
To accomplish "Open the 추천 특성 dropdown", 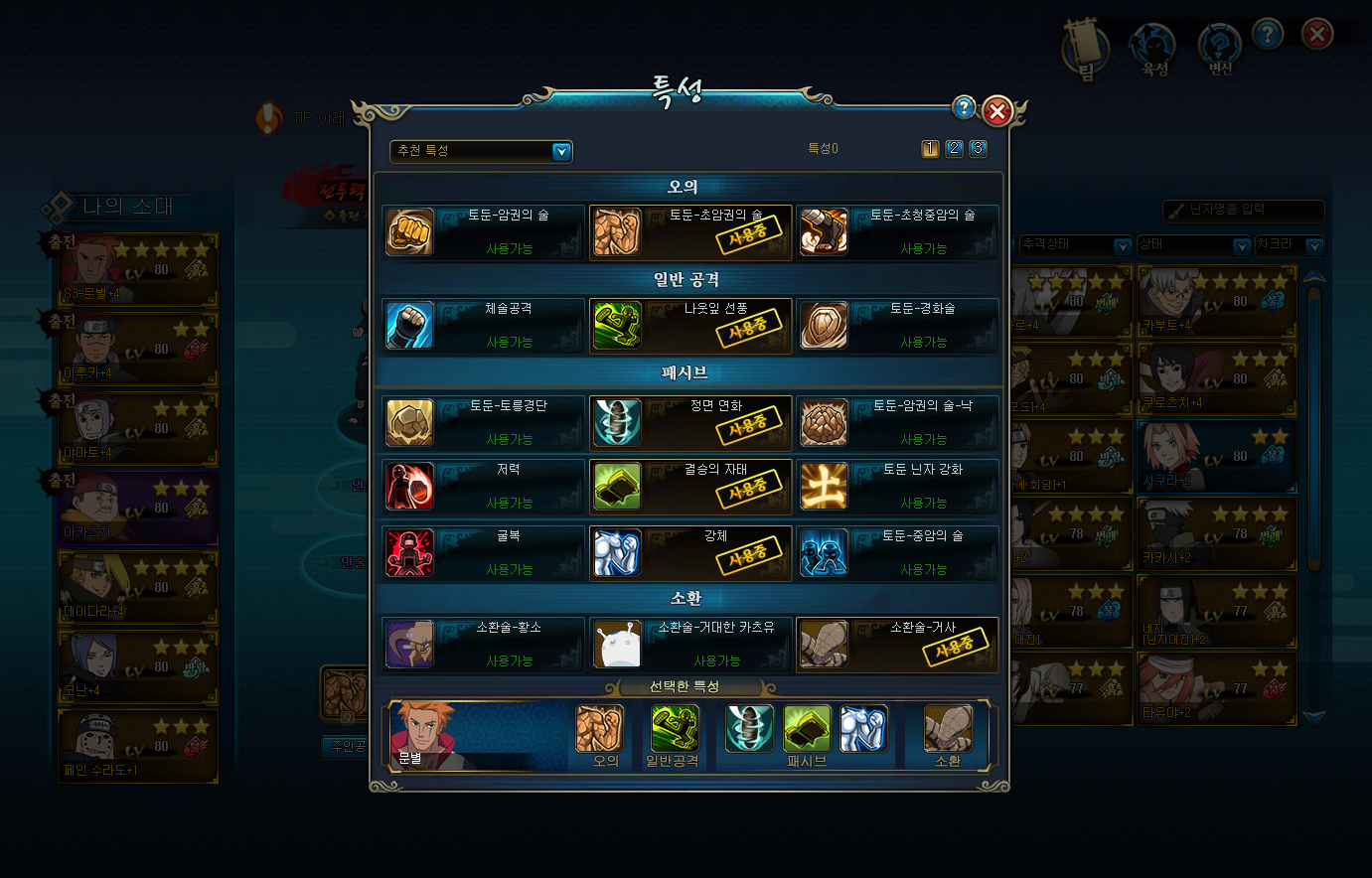I will coord(561,151).
